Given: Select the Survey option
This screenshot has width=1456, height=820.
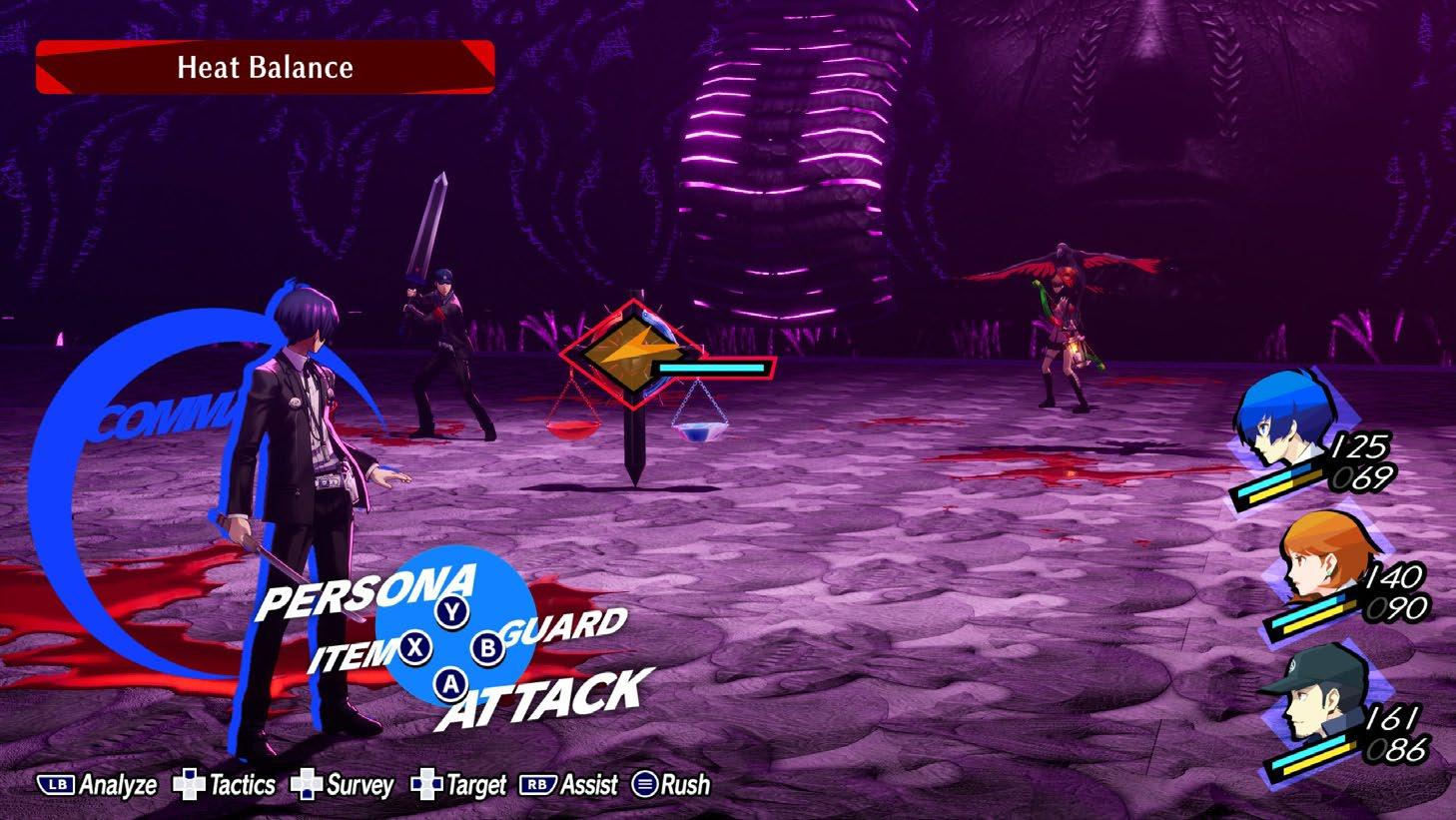Looking at the screenshot, I should (343, 786).
